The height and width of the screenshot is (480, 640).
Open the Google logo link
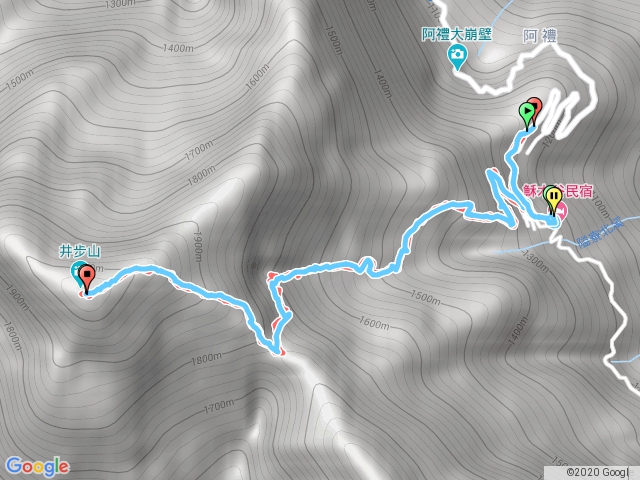pos(37,466)
